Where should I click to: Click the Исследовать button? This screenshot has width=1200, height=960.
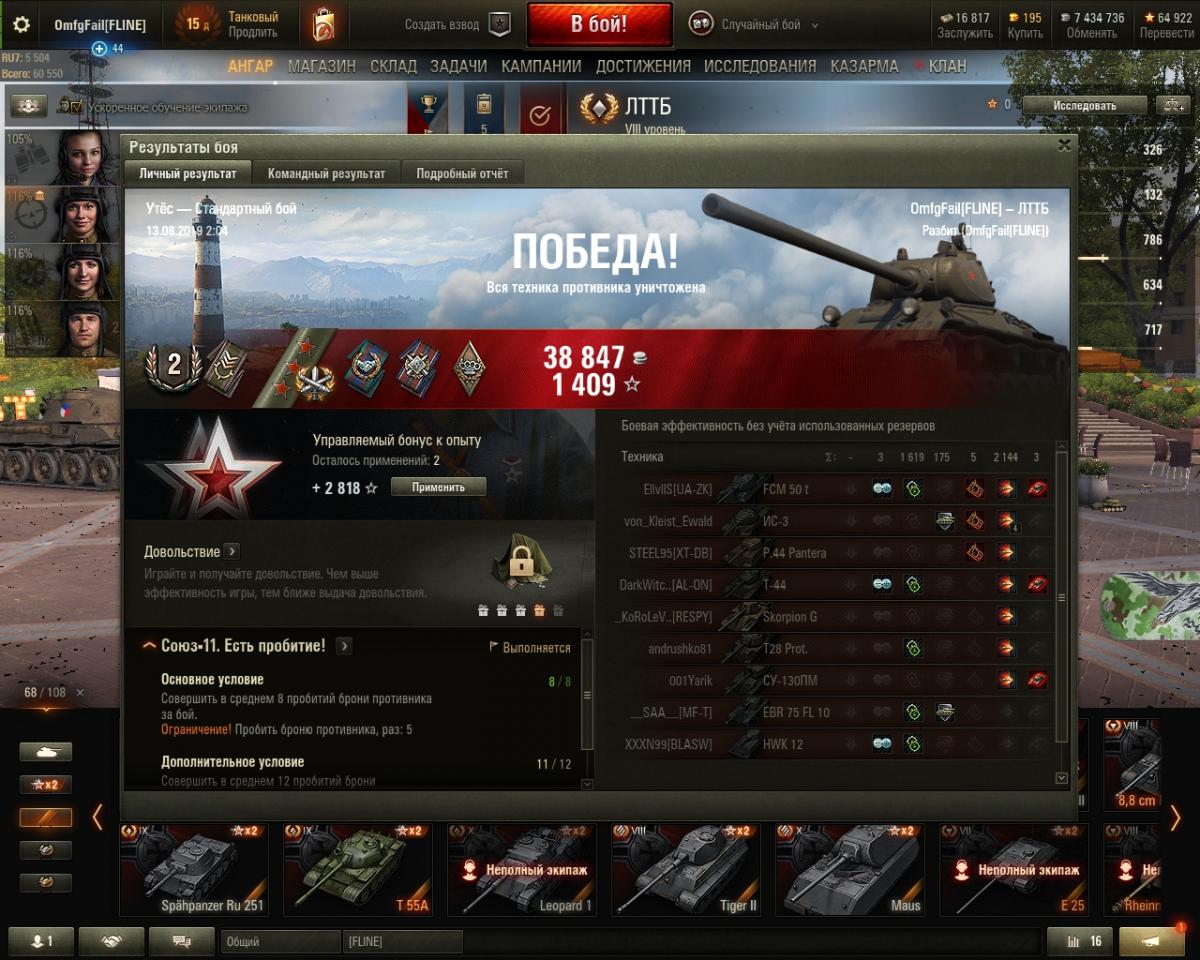[x=1084, y=105]
